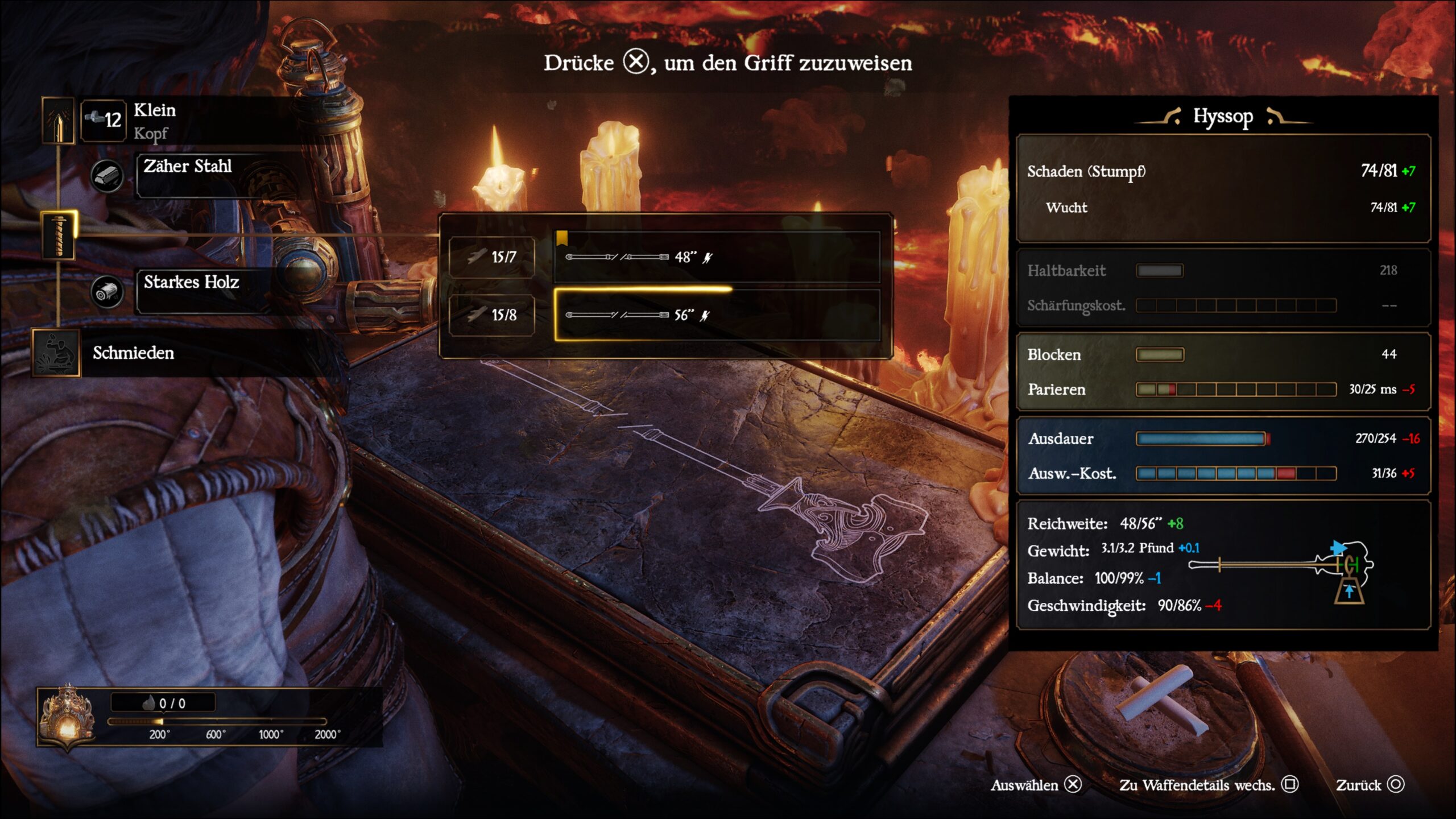Confirm selection with Auswählen
Image resolution: width=1456 pixels, height=819 pixels.
pos(1035,785)
